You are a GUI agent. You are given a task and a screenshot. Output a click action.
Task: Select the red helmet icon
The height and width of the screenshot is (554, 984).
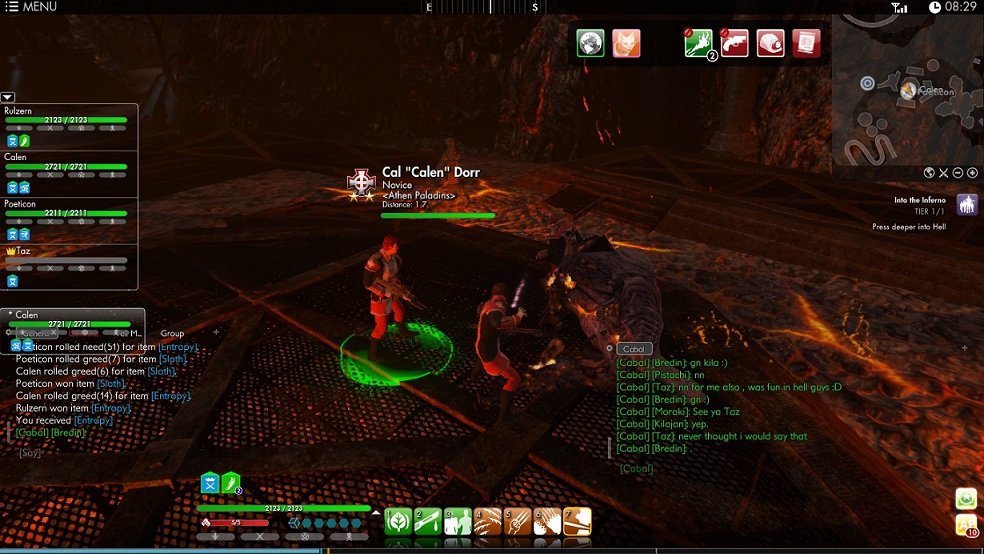click(x=770, y=43)
